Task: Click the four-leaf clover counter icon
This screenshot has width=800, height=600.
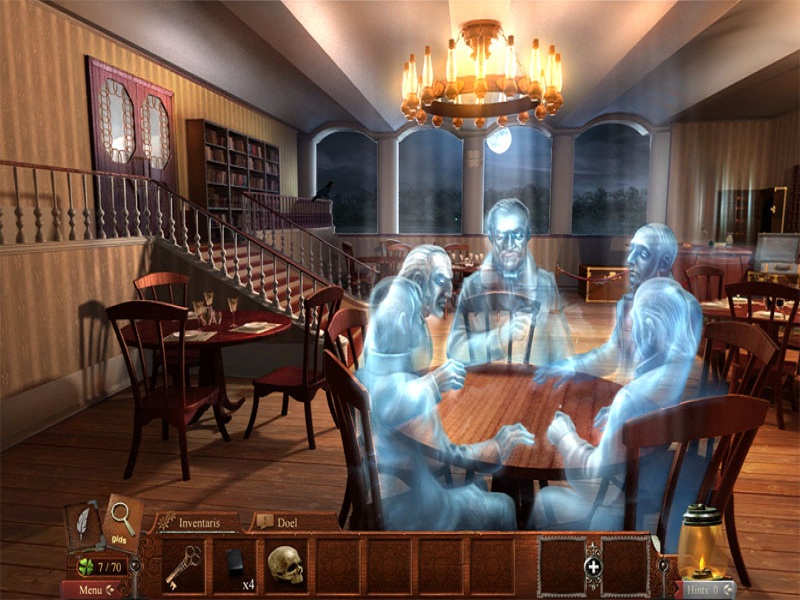Action: (86, 568)
